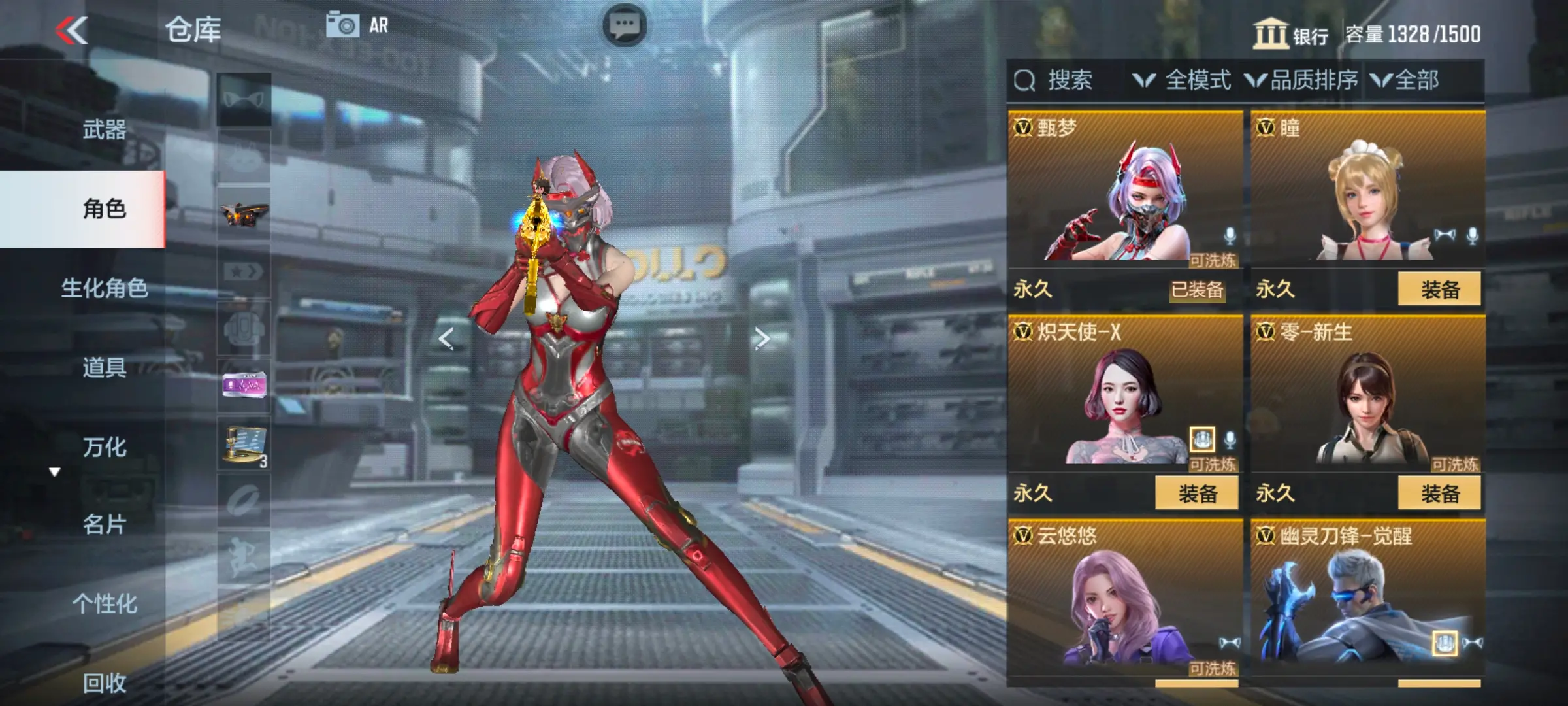The height and width of the screenshot is (706, 1568).
Task: Switch to the 道具 items tab
Action: [x=104, y=367]
